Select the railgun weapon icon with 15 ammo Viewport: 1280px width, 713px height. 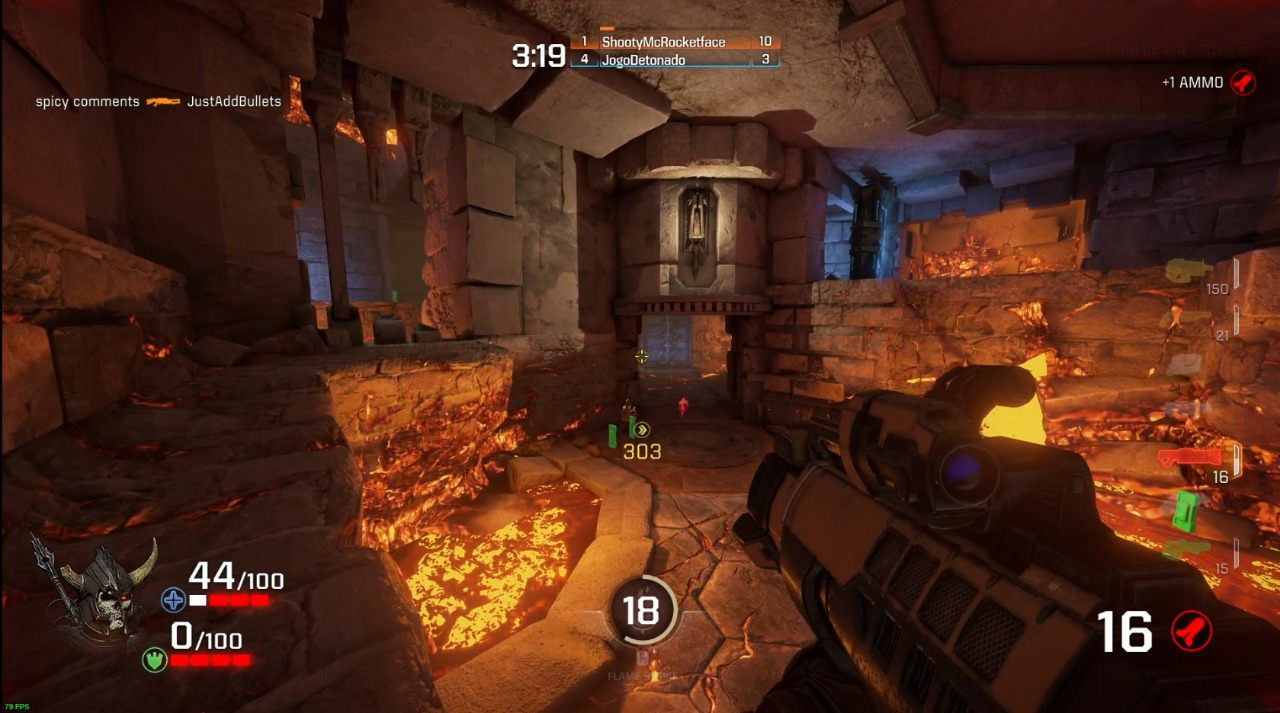[x=1186, y=548]
